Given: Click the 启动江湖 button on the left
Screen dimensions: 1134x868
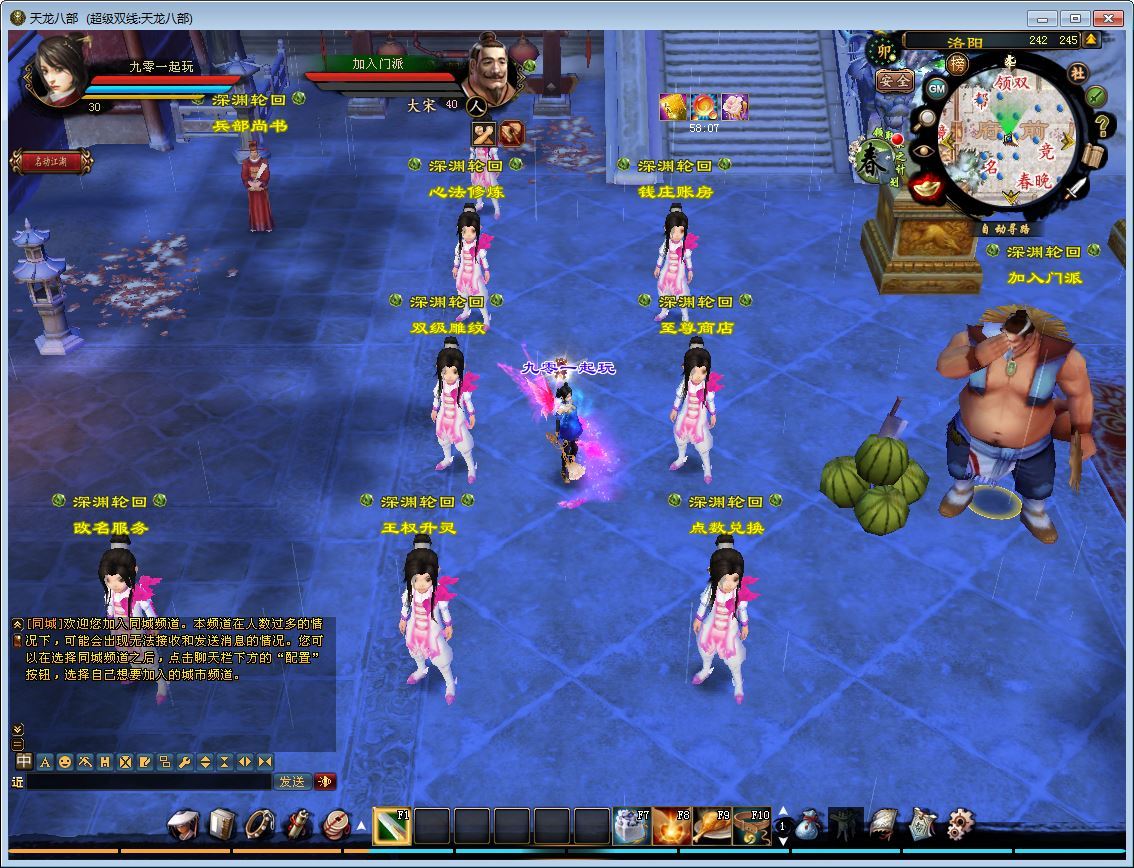Looking at the screenshot, I should point(50,161).
